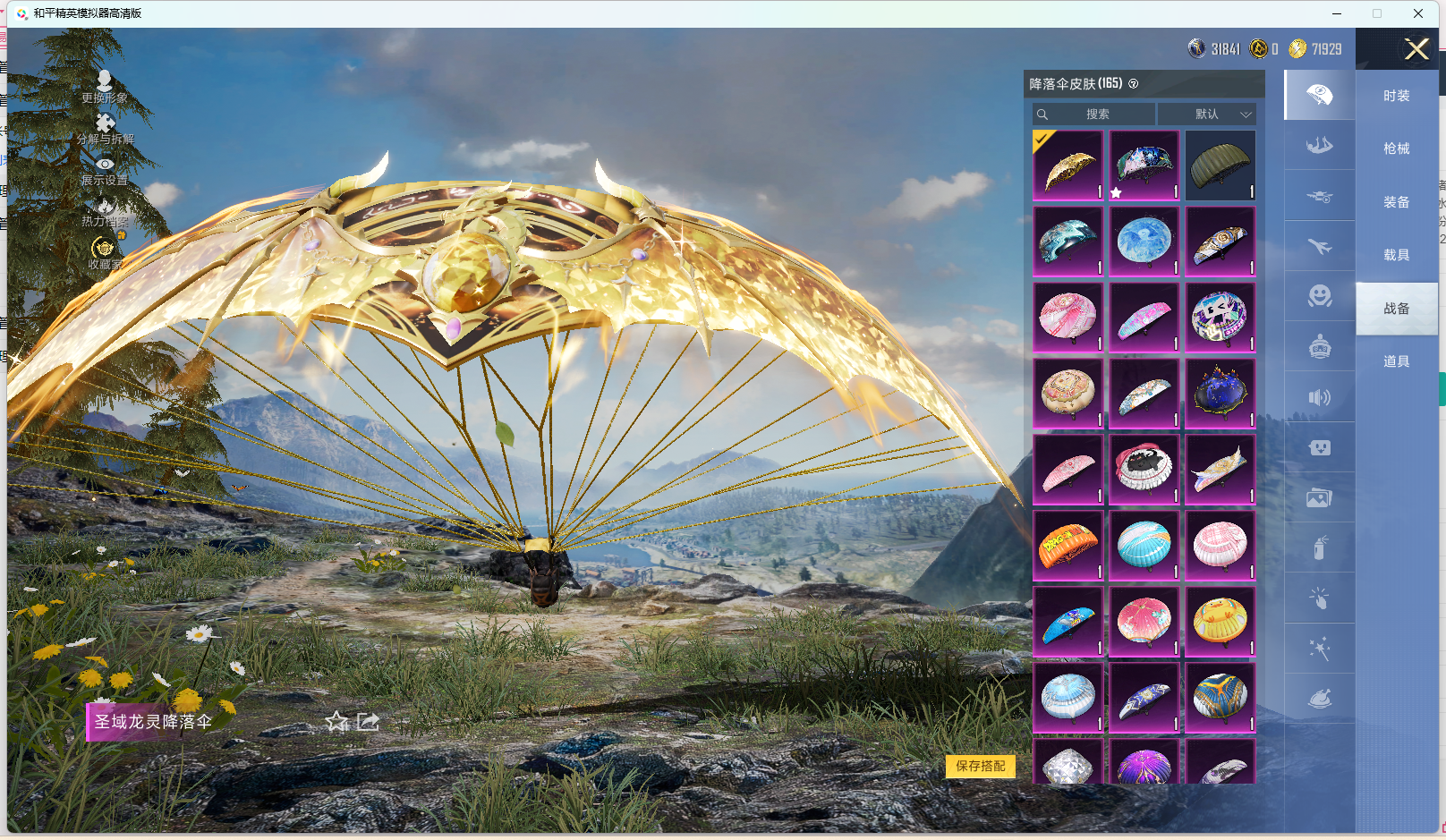Viewport: 1446px width, 840px height.
Task: Select the plain olive-green parachute skin
Action: click(x=1220, y=165)
